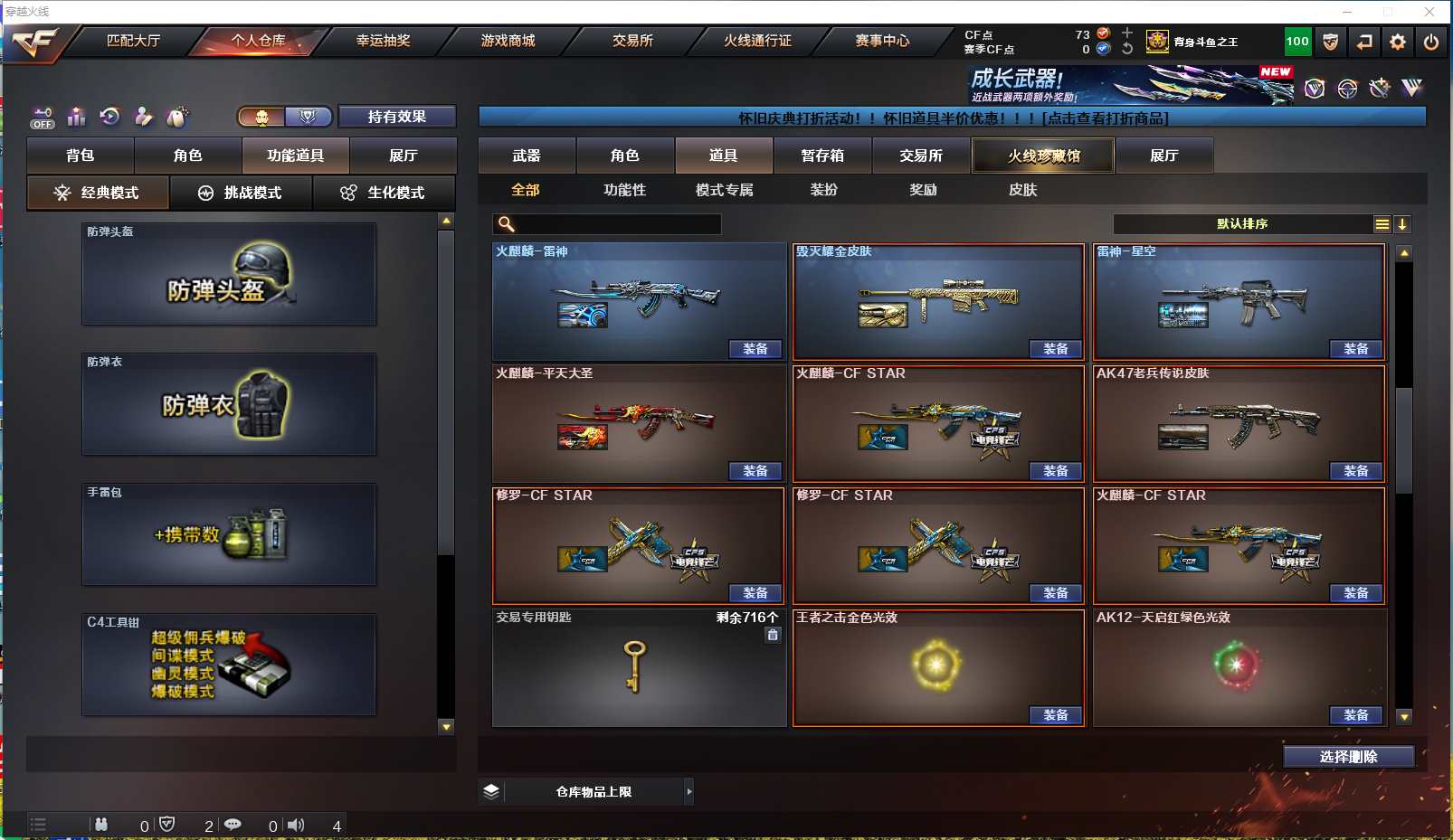Equip the 火麒麟-雷神 weapon skin

[755, 349]
